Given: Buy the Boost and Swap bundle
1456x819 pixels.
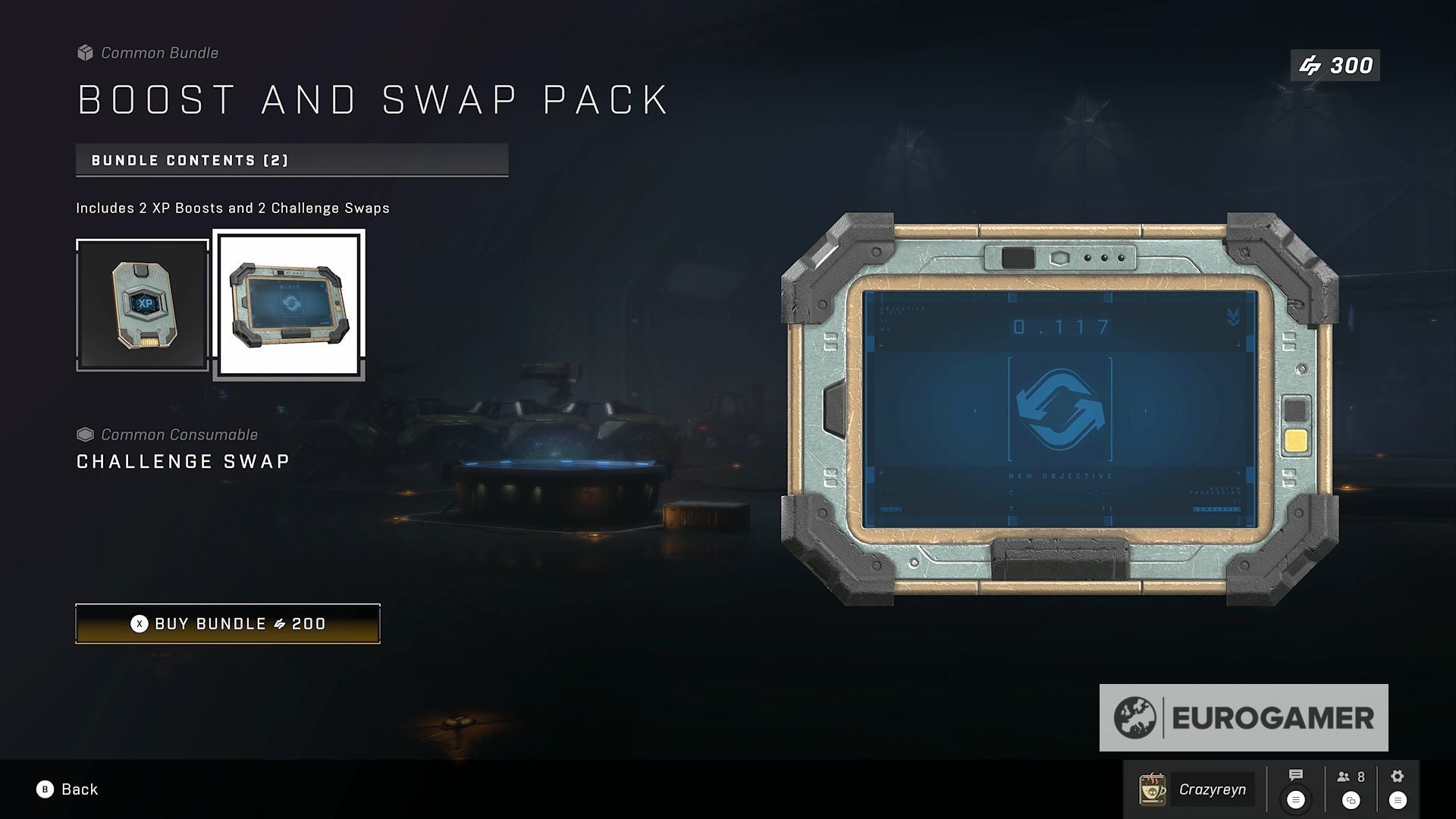Looking at the screenshot, I should point(227,623).
